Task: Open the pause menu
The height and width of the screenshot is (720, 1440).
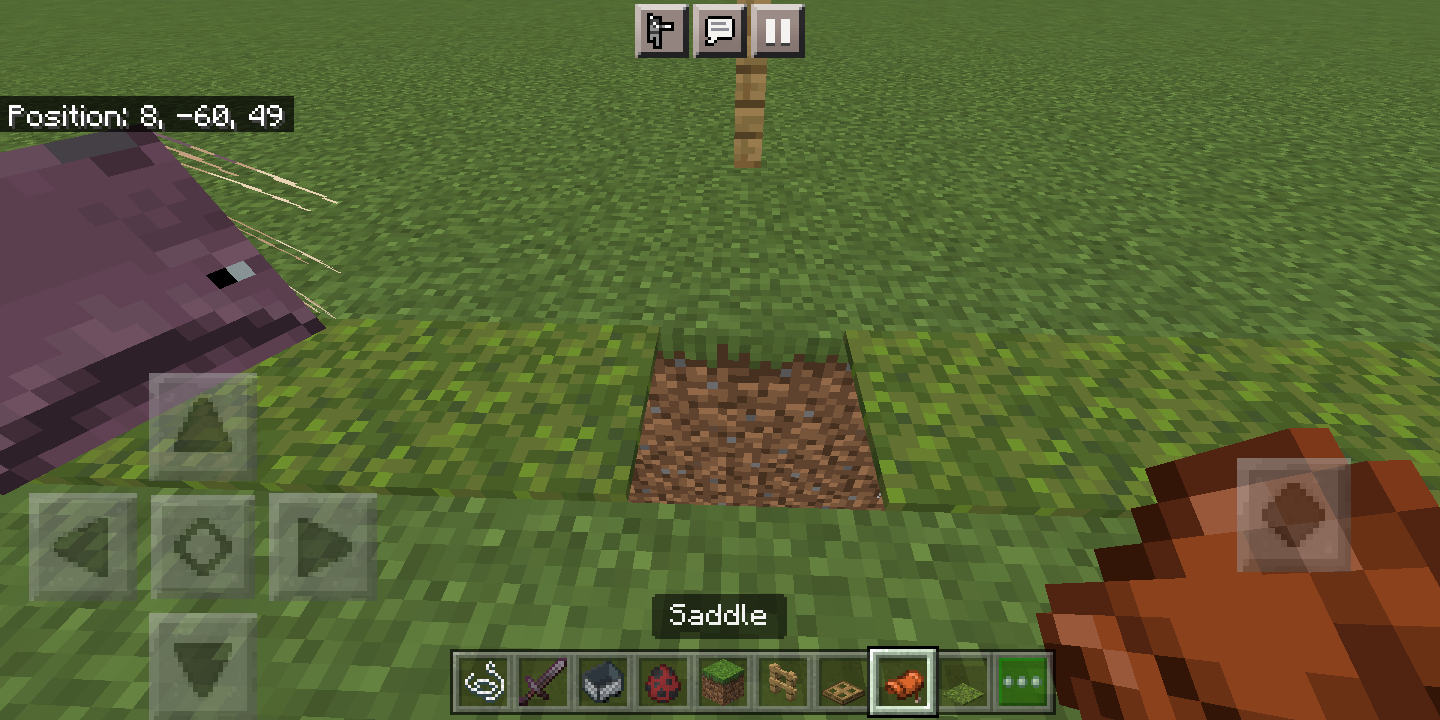Action: click(x=779, y=31)
